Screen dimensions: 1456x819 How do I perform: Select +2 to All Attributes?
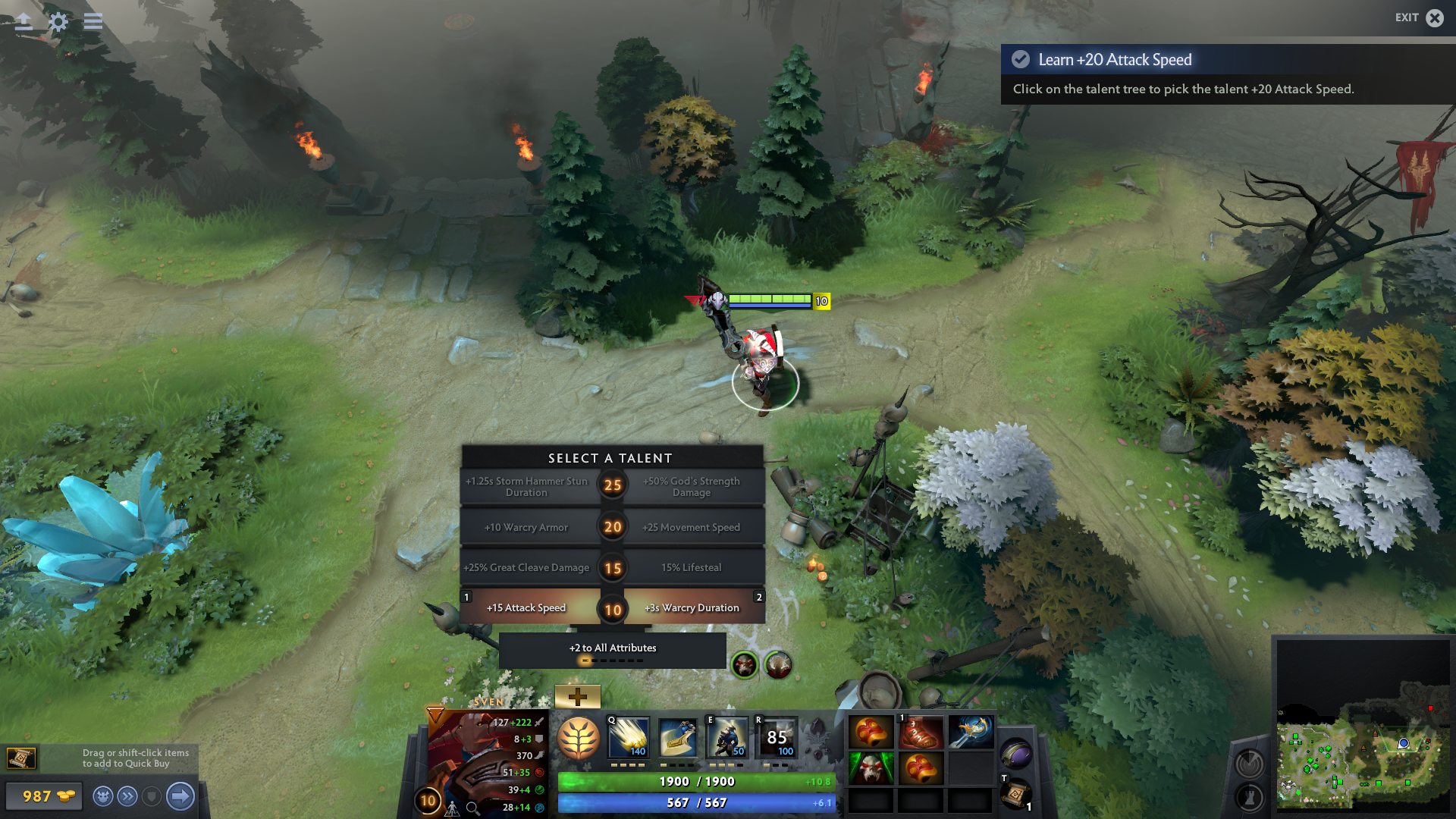pyautogui.click(x=613, y=648)
